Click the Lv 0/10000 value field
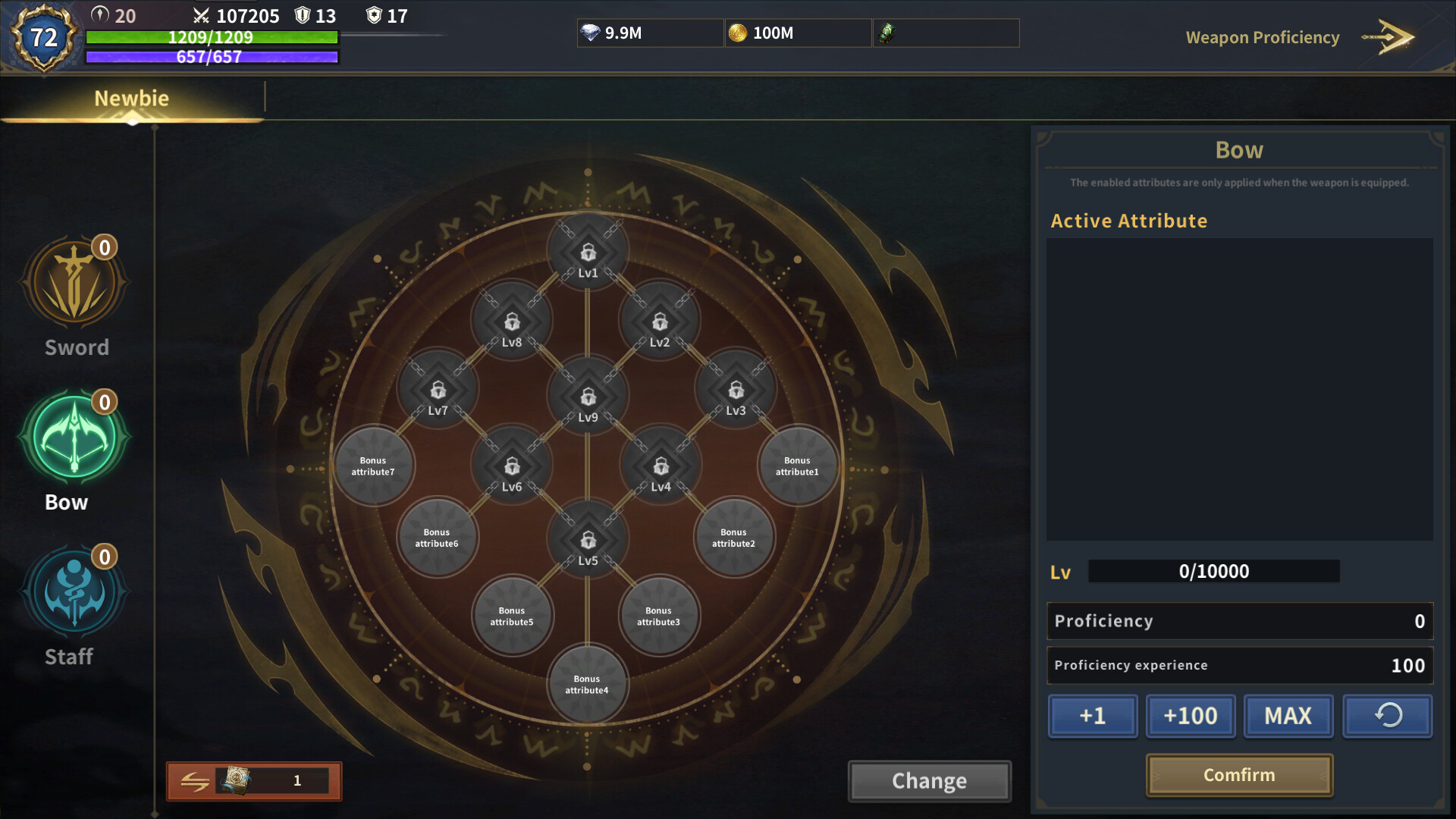The image size is (1456, 819). click(x=1214, y=572)
